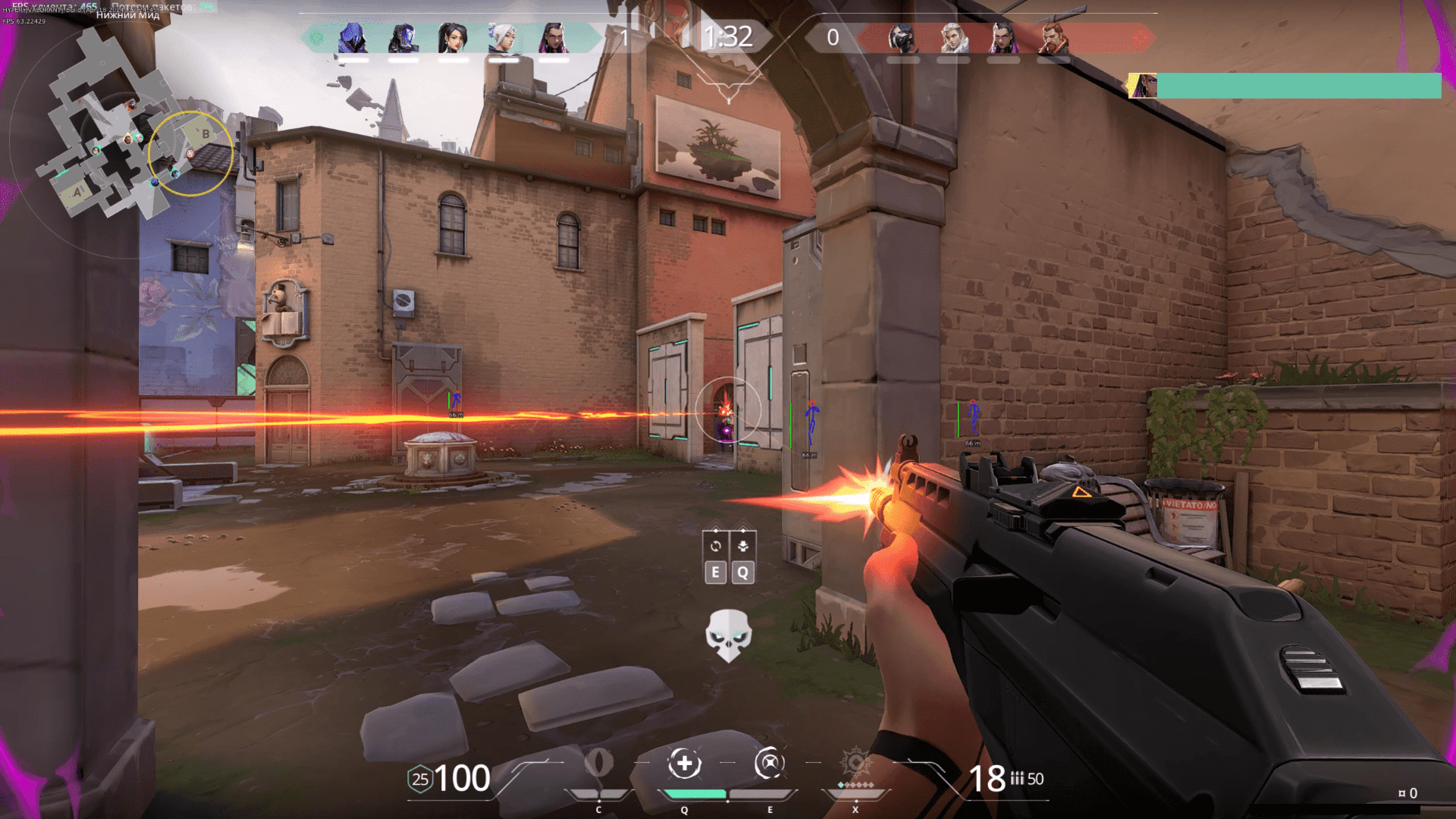
Task: Click the allied team score showing 1
Action: point(623,36)
